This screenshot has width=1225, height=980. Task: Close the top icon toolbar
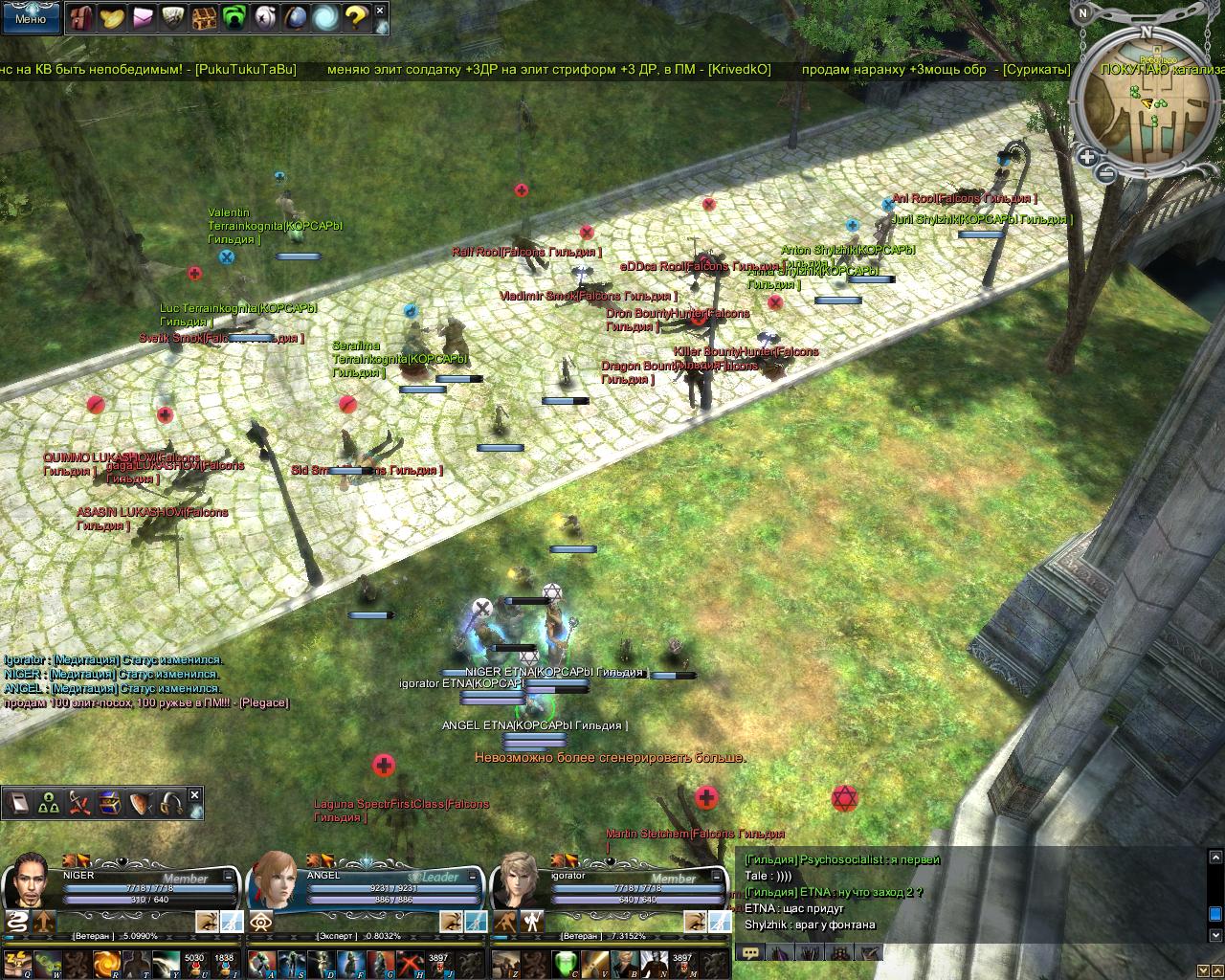click(380, 11)
